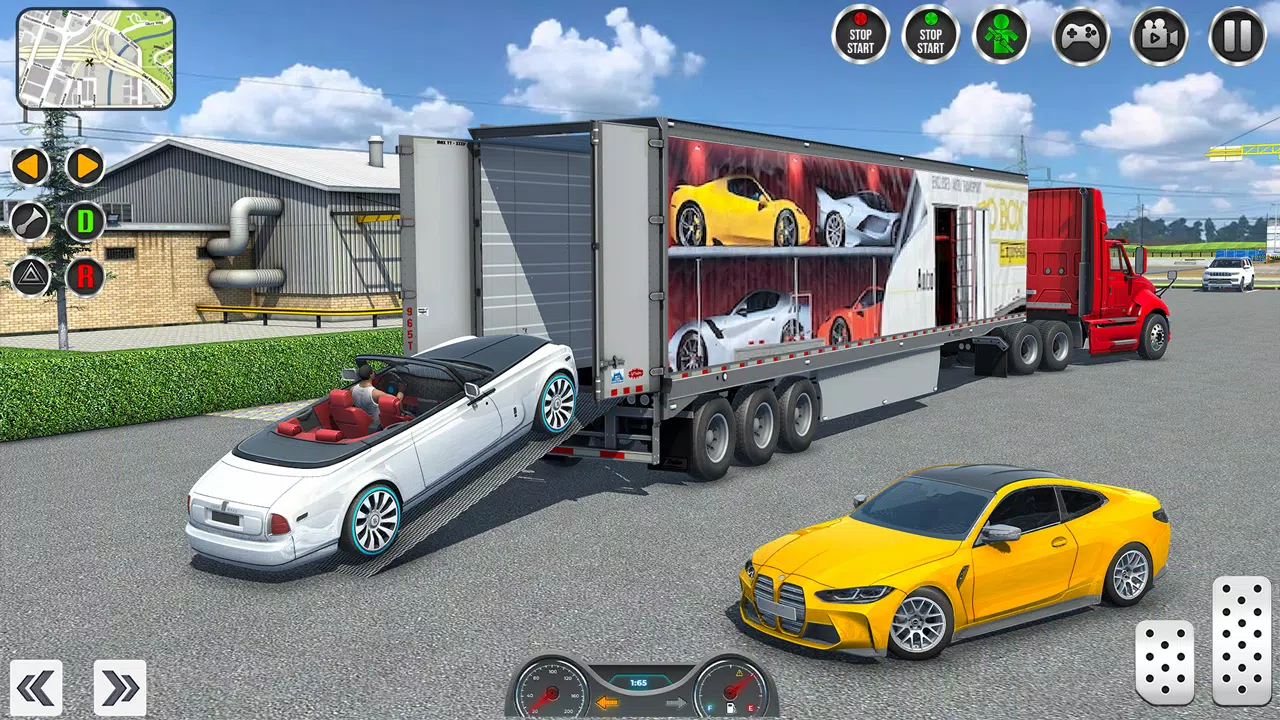Turn on the hazard warning lights

[30, 276]
